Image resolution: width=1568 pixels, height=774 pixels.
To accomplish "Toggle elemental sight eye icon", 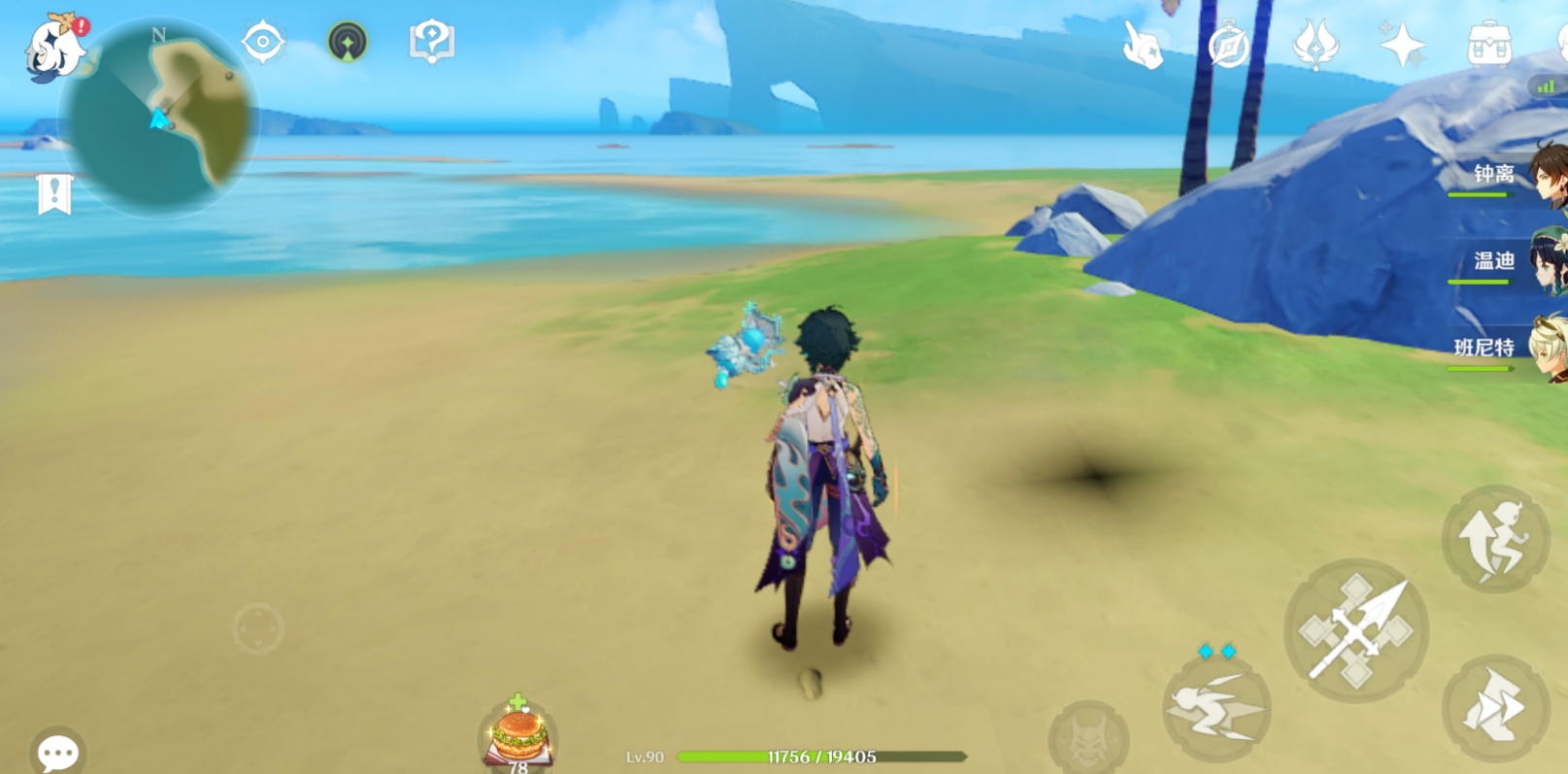I will [x=263, y=42].
